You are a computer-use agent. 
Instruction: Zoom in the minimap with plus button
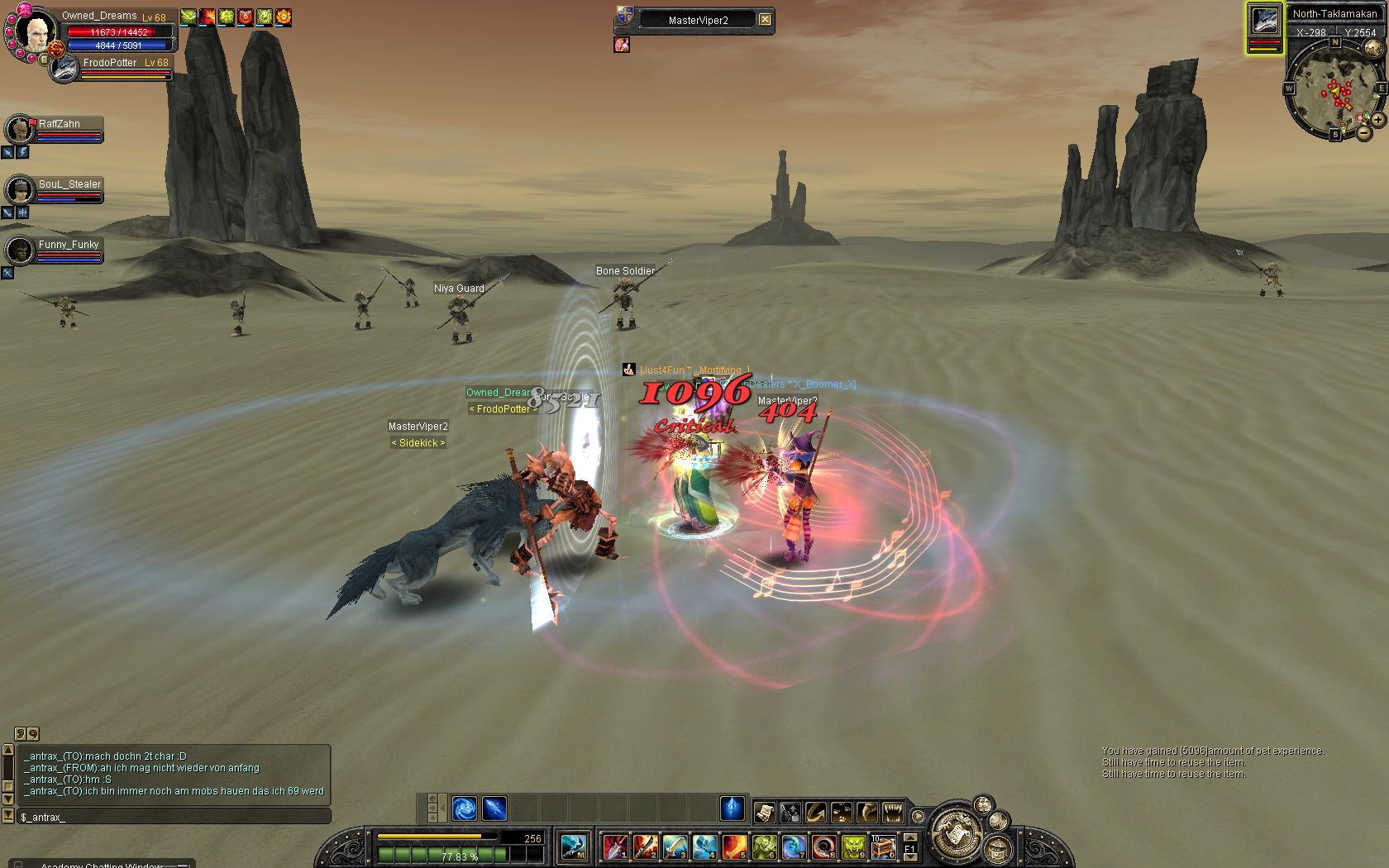(x=1378, y=120)
